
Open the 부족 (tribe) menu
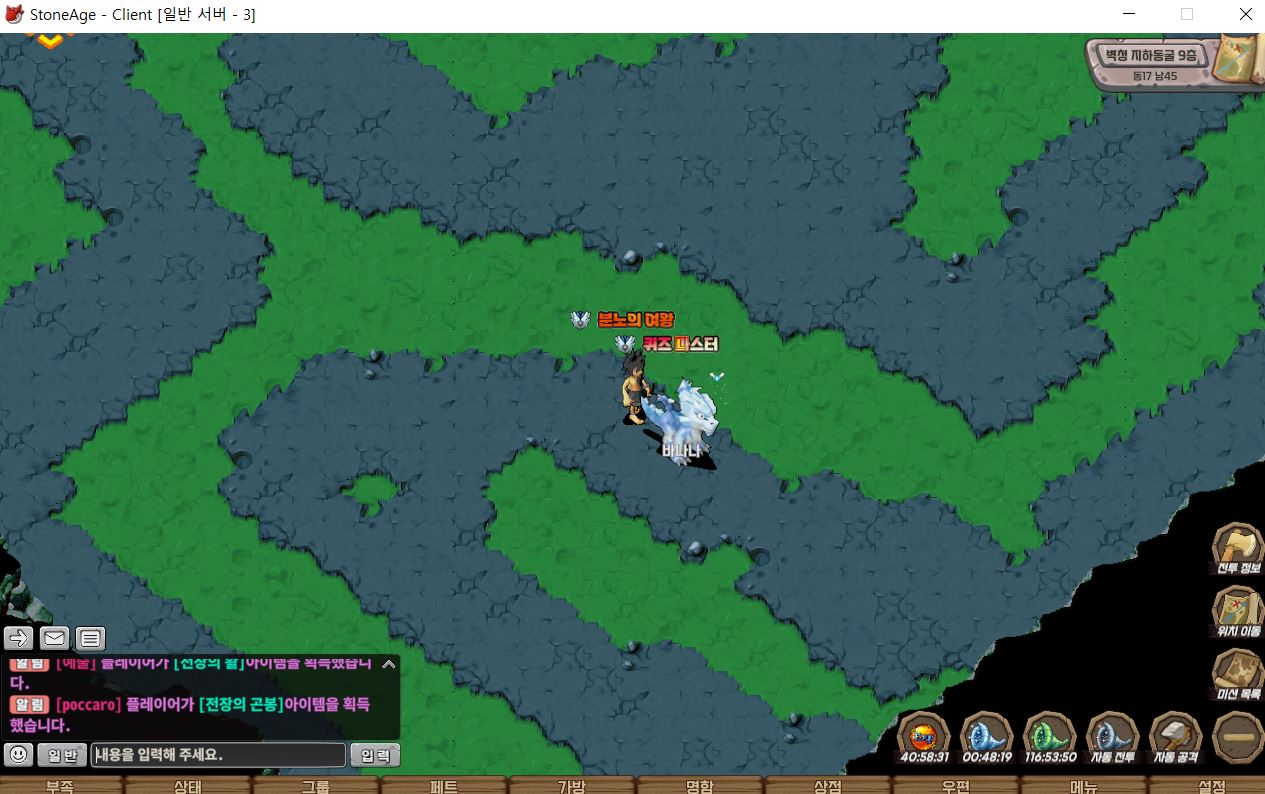coord(60,785)
